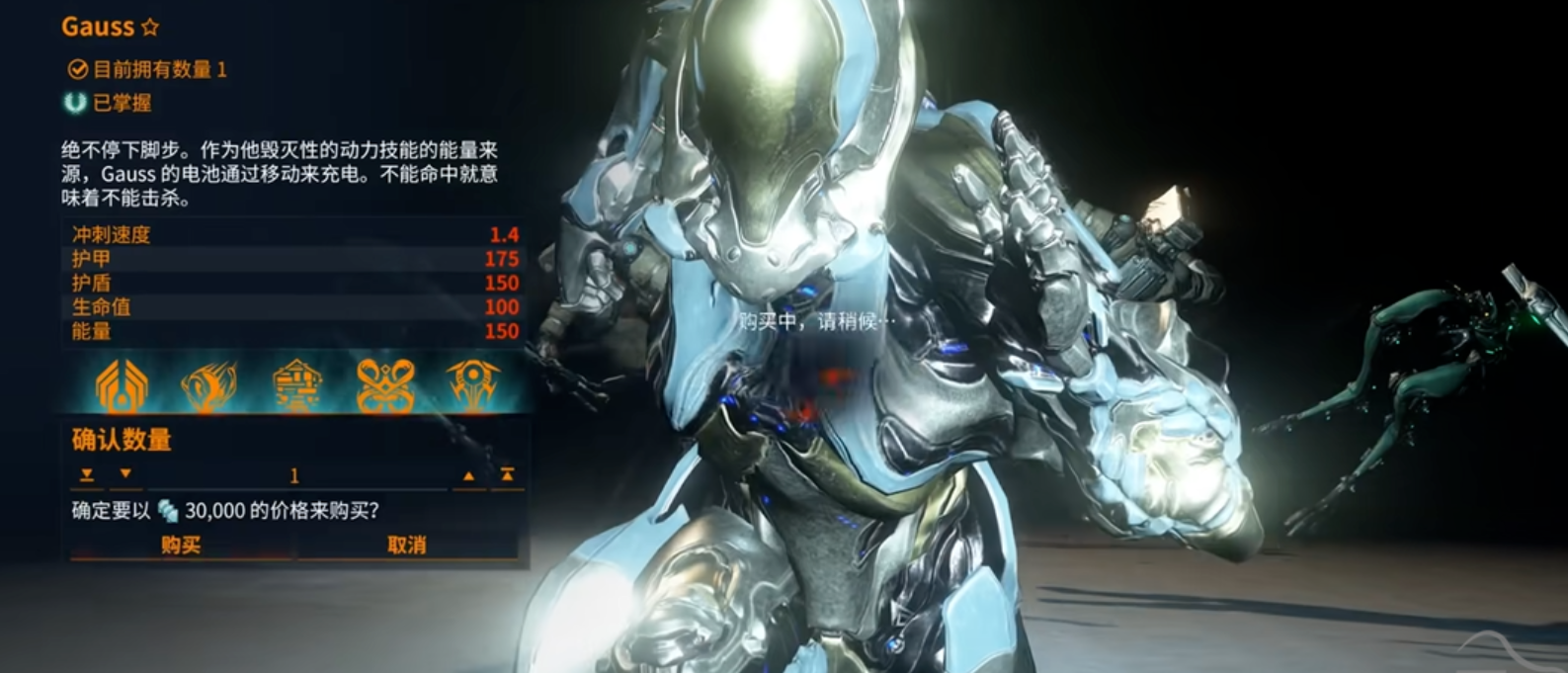Confirm the purchase with the 购买 button
The height and width of the screenshot is (673, 1568).
click(x=181, y=545)
